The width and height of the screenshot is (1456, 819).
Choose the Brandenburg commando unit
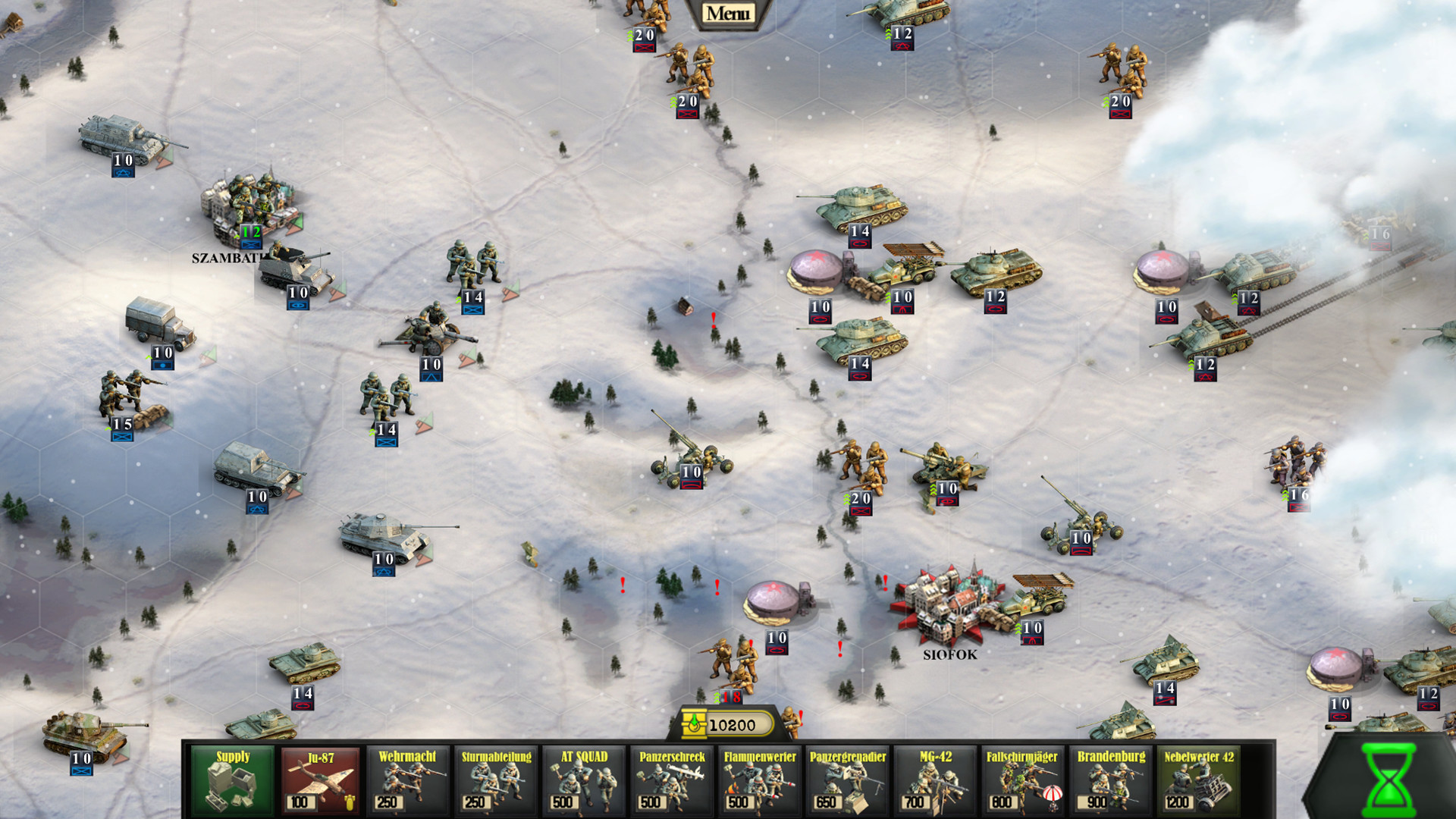click(x=1108, y=778)
